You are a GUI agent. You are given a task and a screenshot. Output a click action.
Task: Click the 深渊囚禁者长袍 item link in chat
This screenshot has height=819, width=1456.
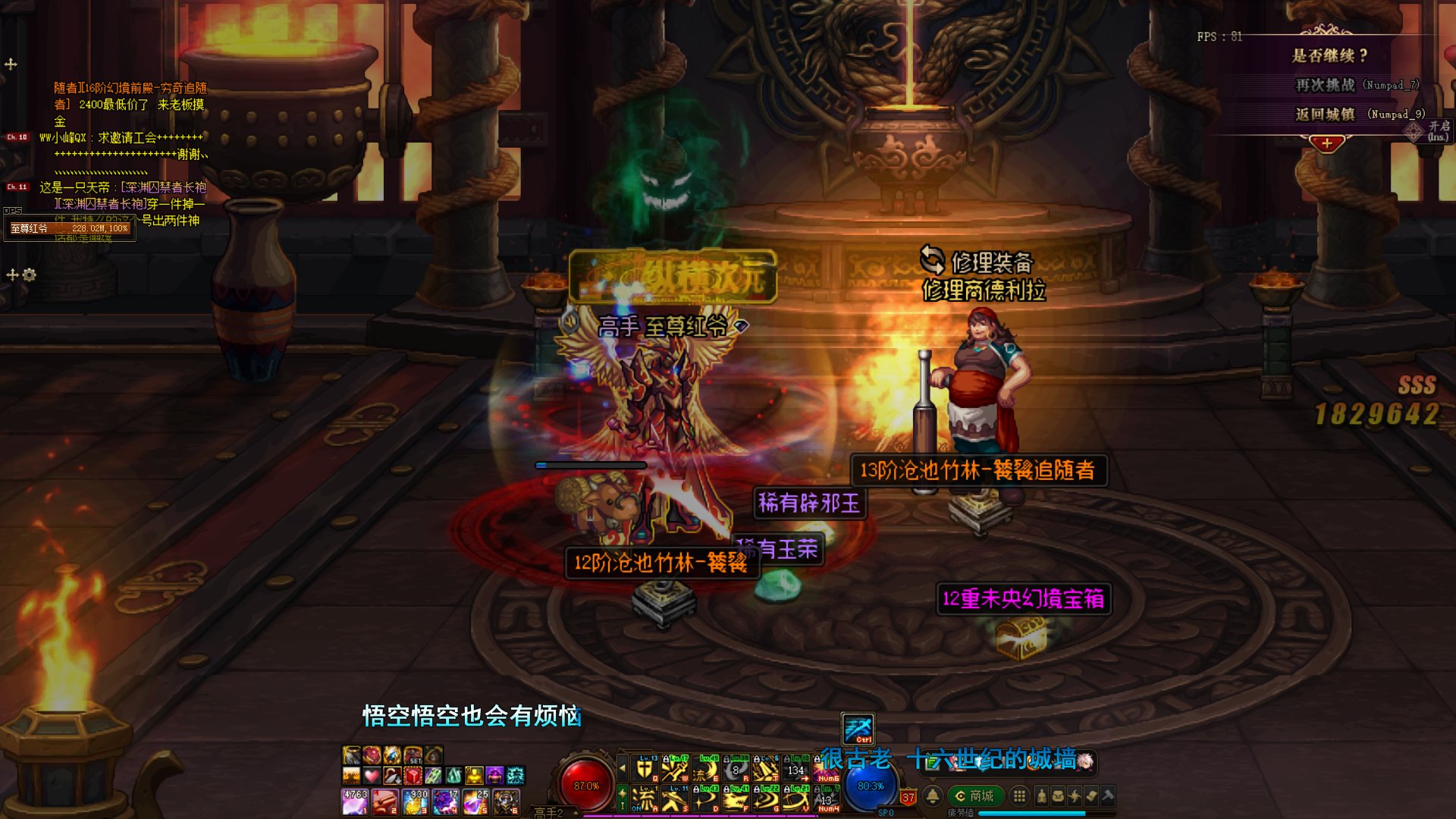[x=164, y=187]
